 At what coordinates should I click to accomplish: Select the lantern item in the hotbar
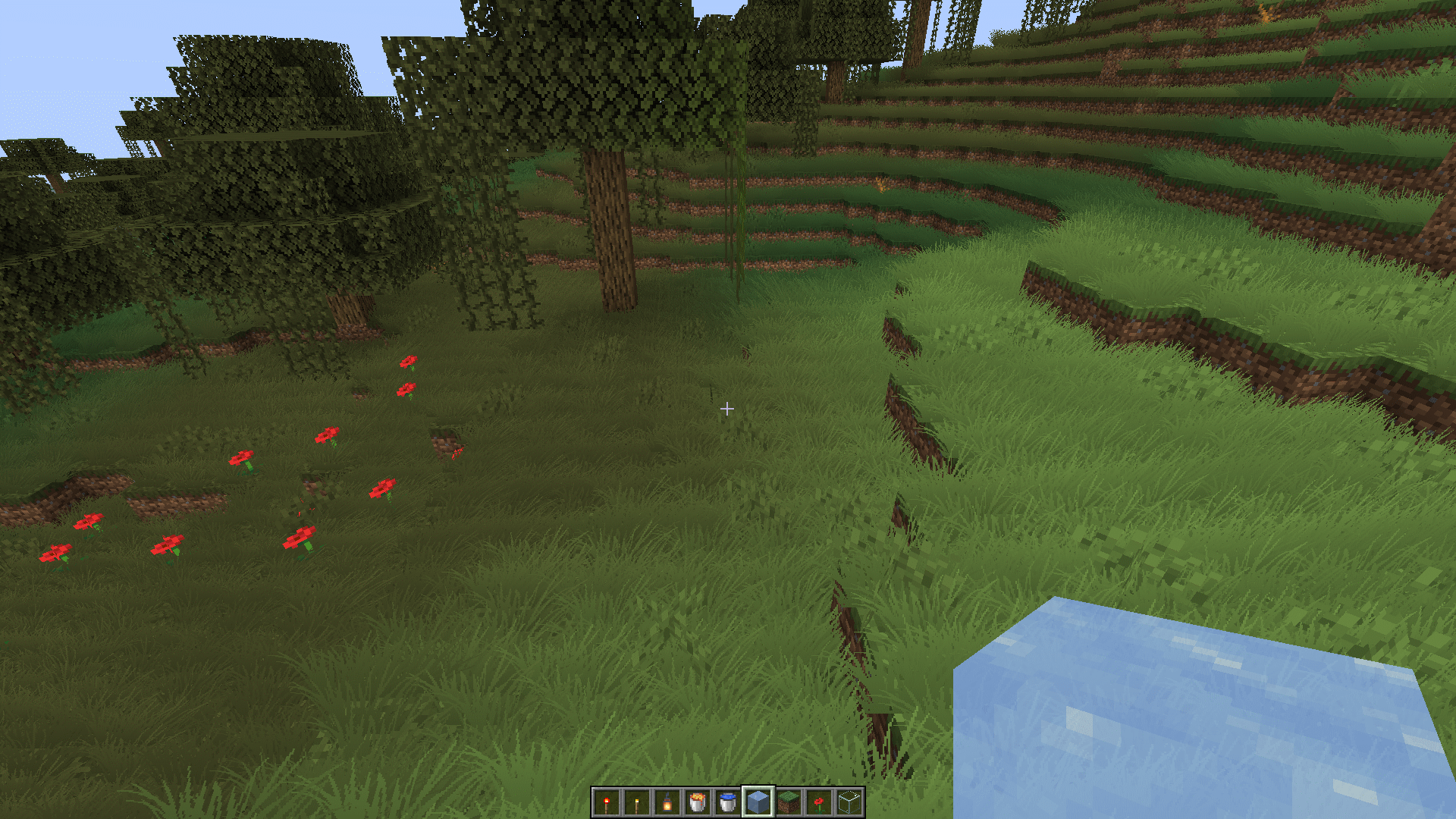[667, 802]
